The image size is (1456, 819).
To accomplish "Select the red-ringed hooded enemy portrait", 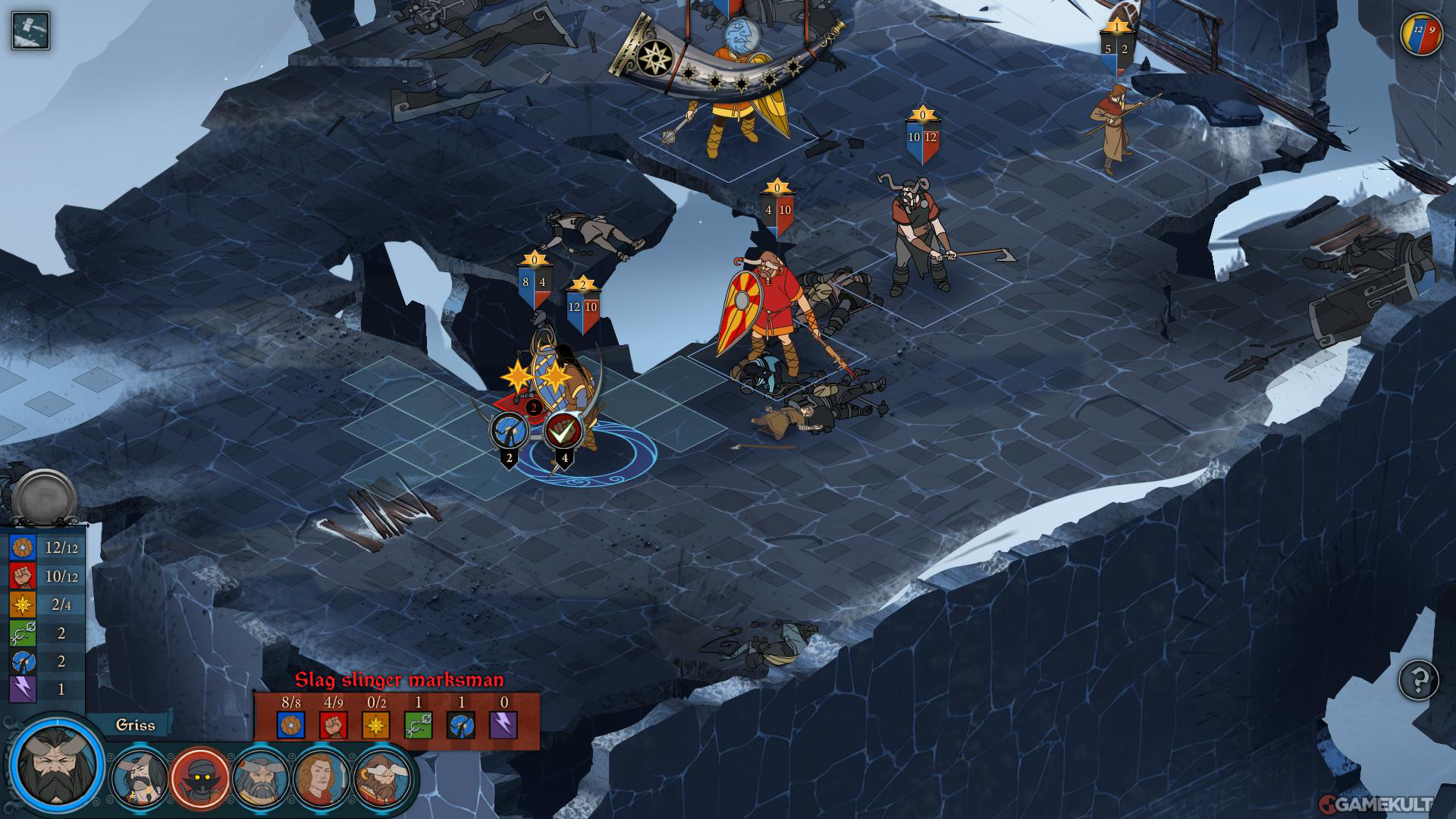I will tap(200, 778).
